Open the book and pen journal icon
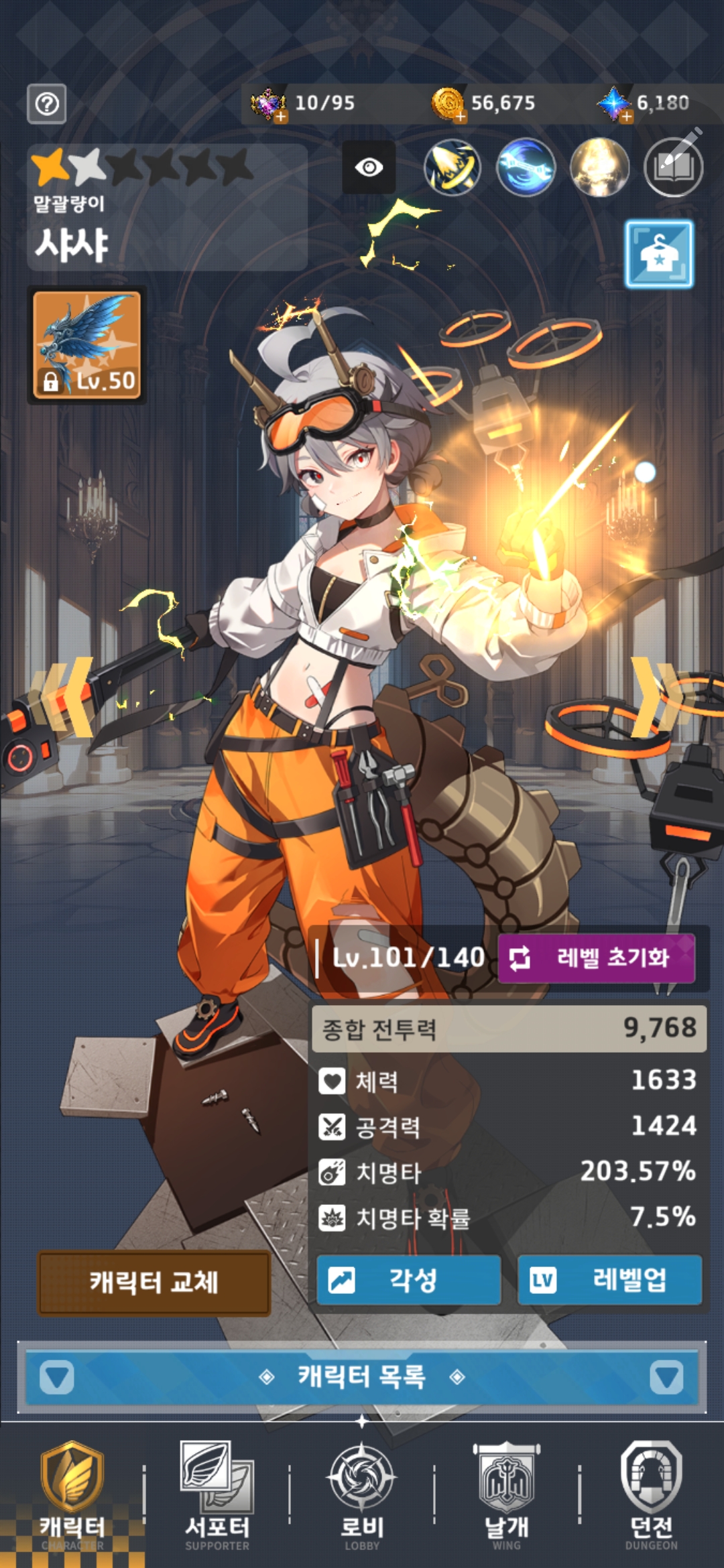 [673, 167]
